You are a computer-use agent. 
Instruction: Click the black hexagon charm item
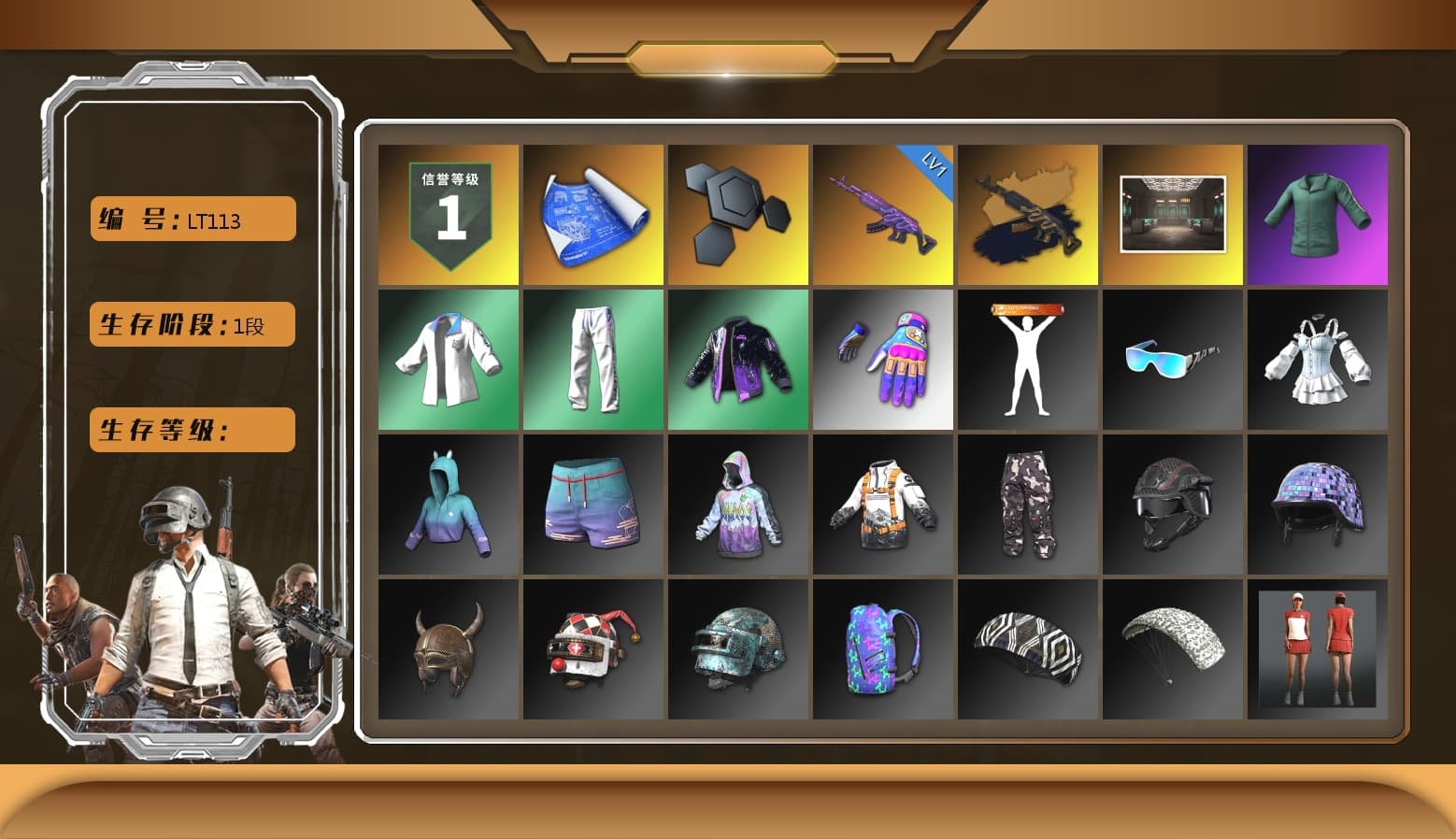pos(738,213)
